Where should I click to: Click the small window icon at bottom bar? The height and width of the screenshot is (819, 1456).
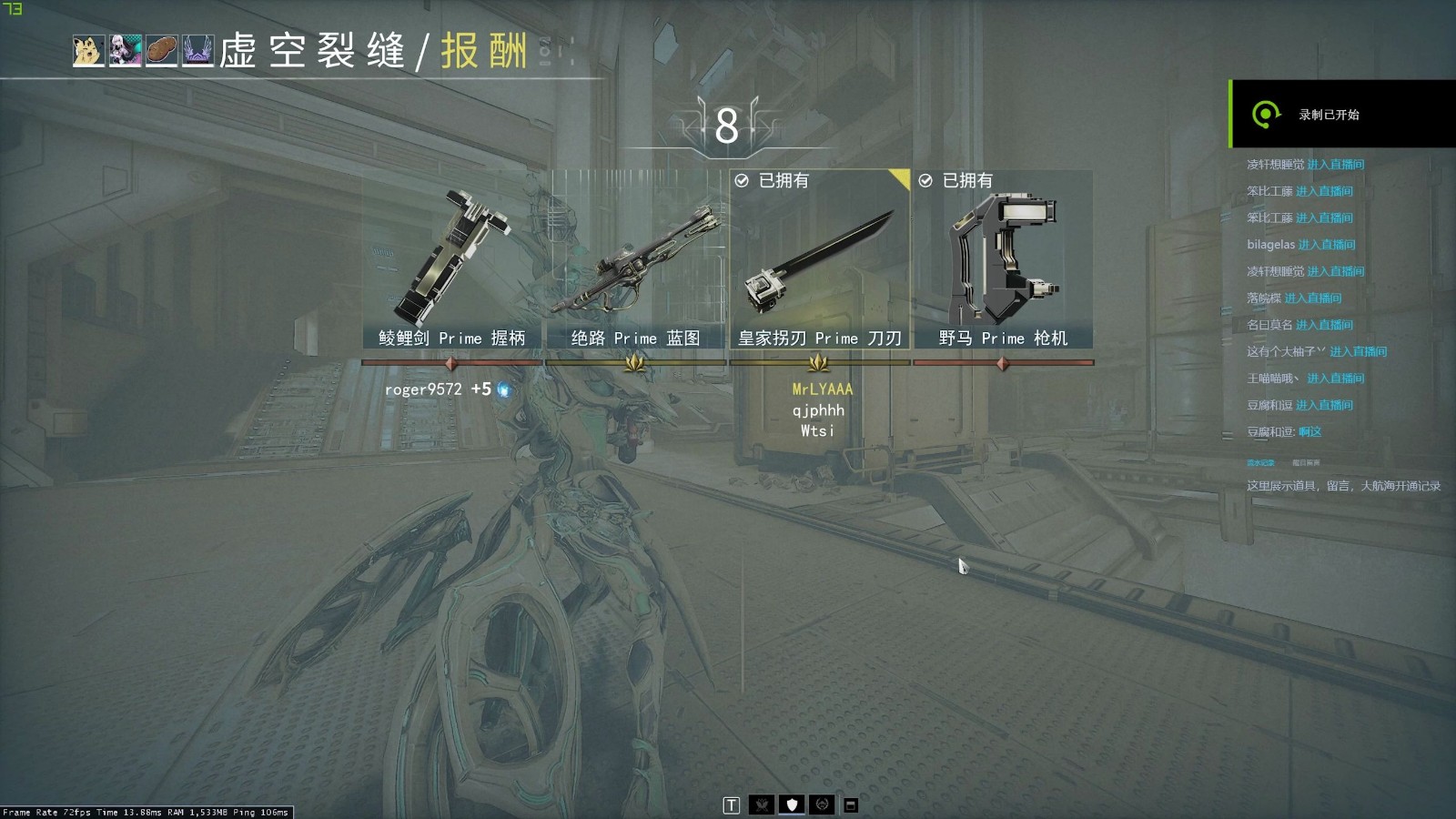coord(851,805)
